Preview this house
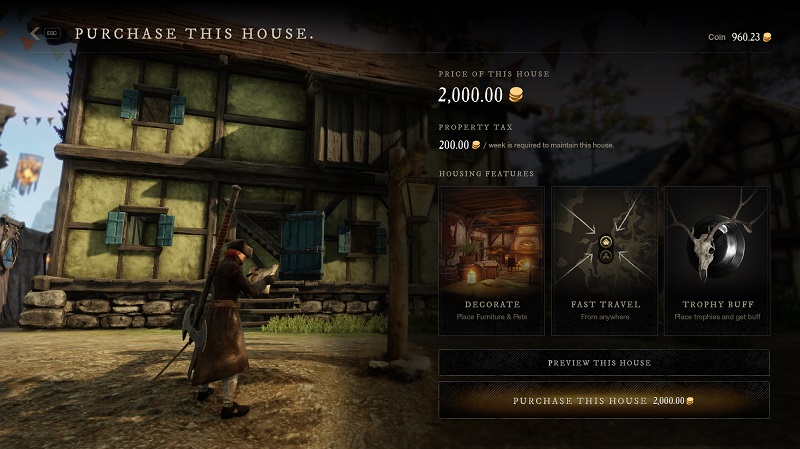 click(603, 362)
